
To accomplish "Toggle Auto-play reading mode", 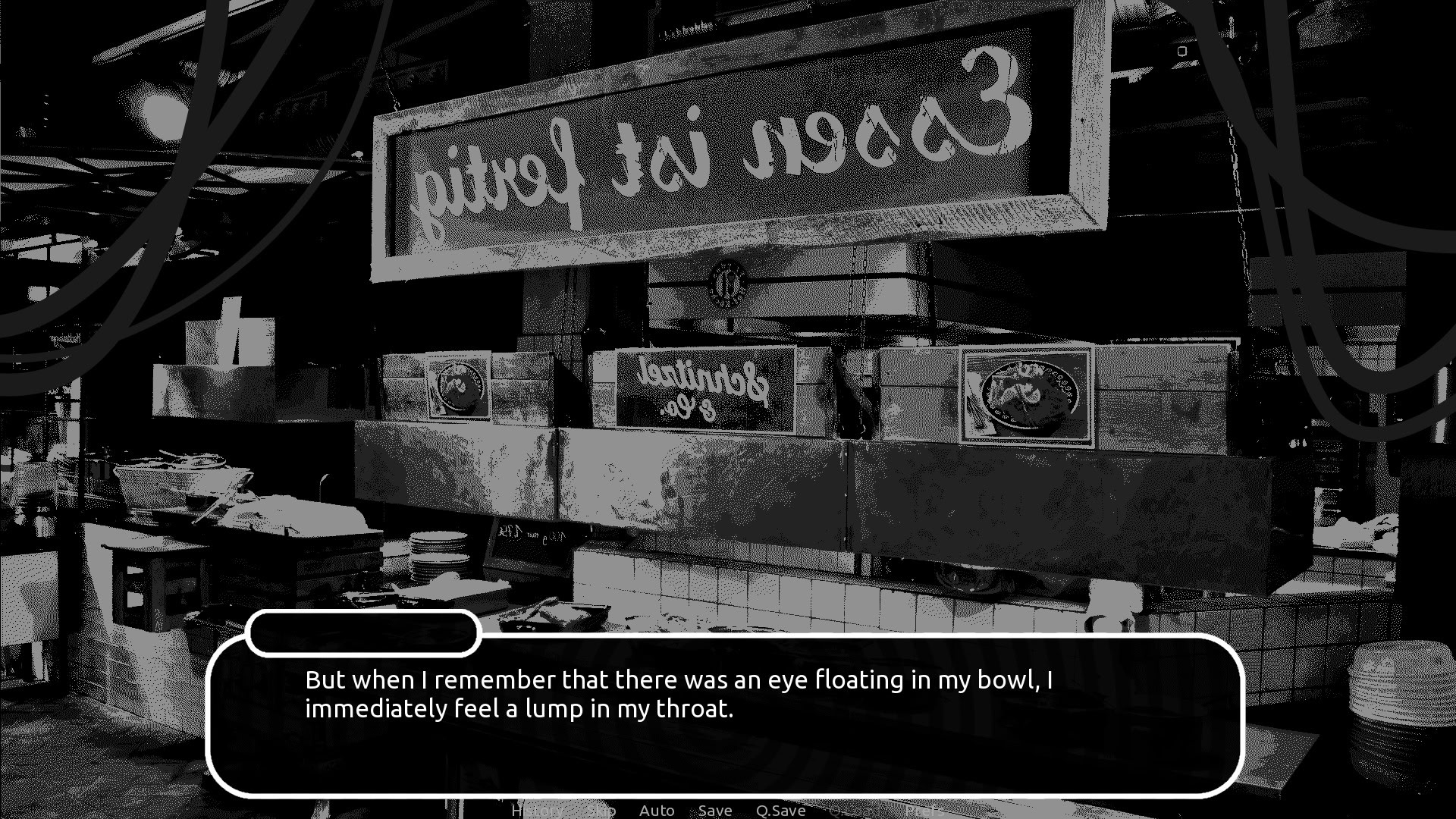I will pos(657,810).
